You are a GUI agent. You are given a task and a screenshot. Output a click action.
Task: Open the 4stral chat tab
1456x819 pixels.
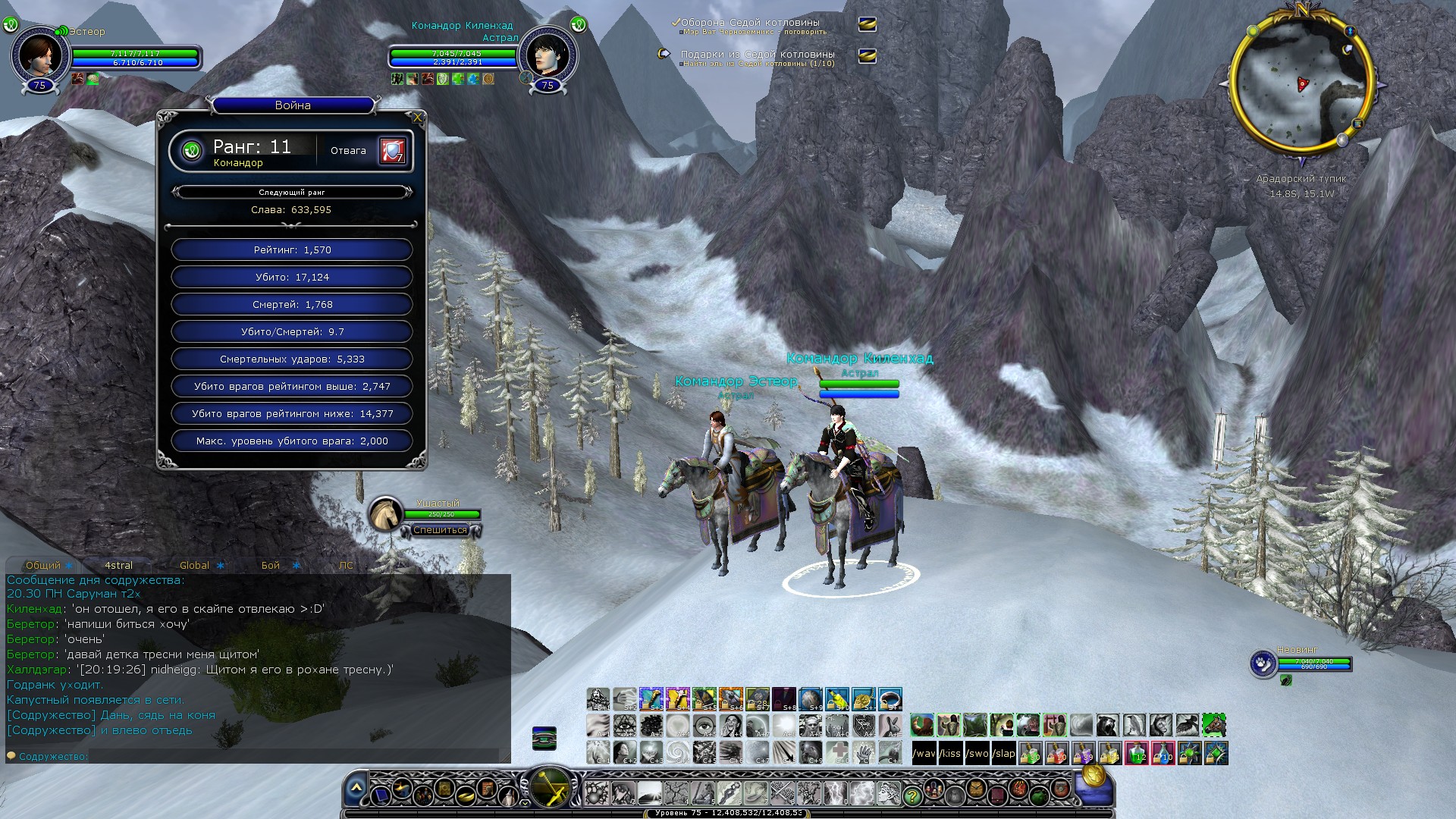[118, 566]
